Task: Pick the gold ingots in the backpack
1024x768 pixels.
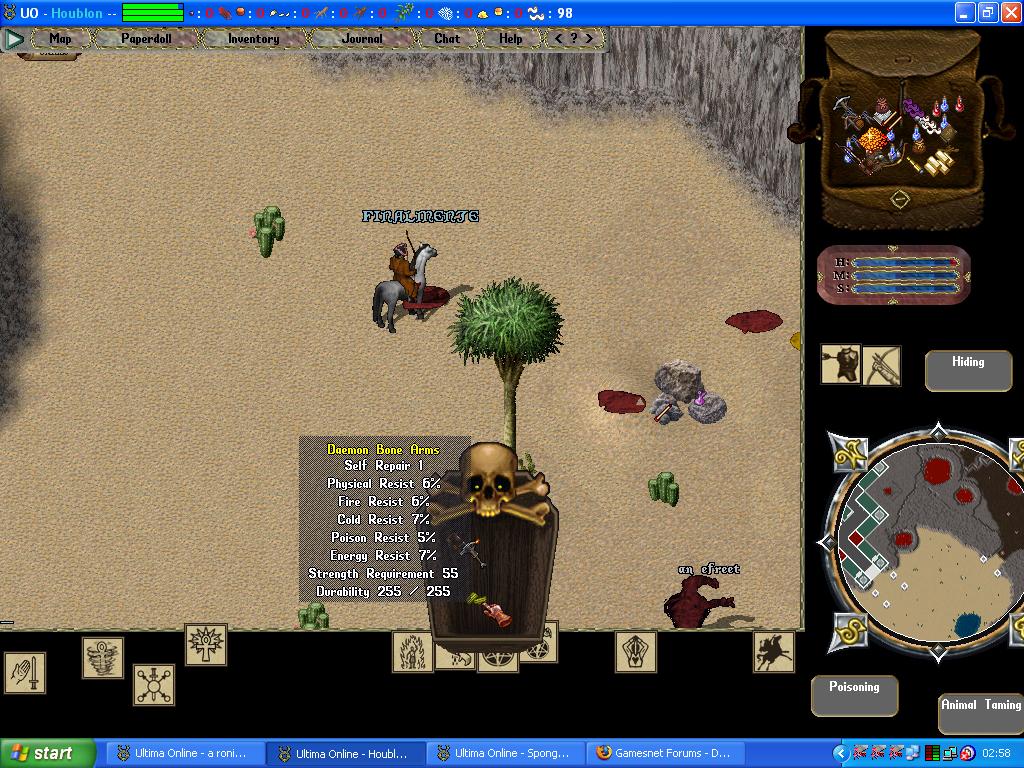Action: 938,165
